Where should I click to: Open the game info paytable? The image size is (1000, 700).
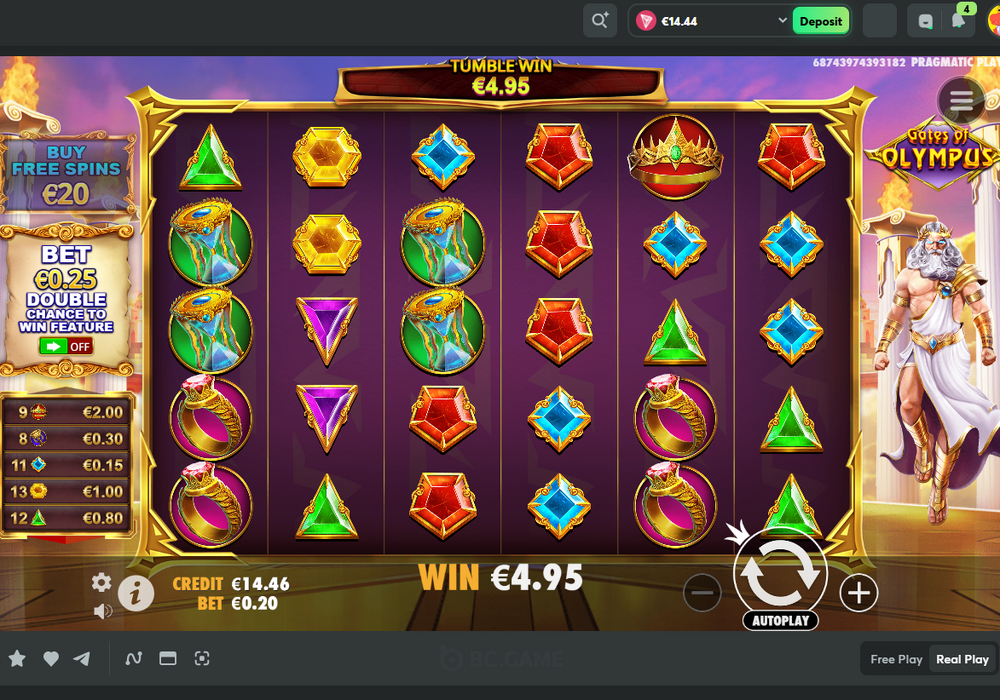136,593
